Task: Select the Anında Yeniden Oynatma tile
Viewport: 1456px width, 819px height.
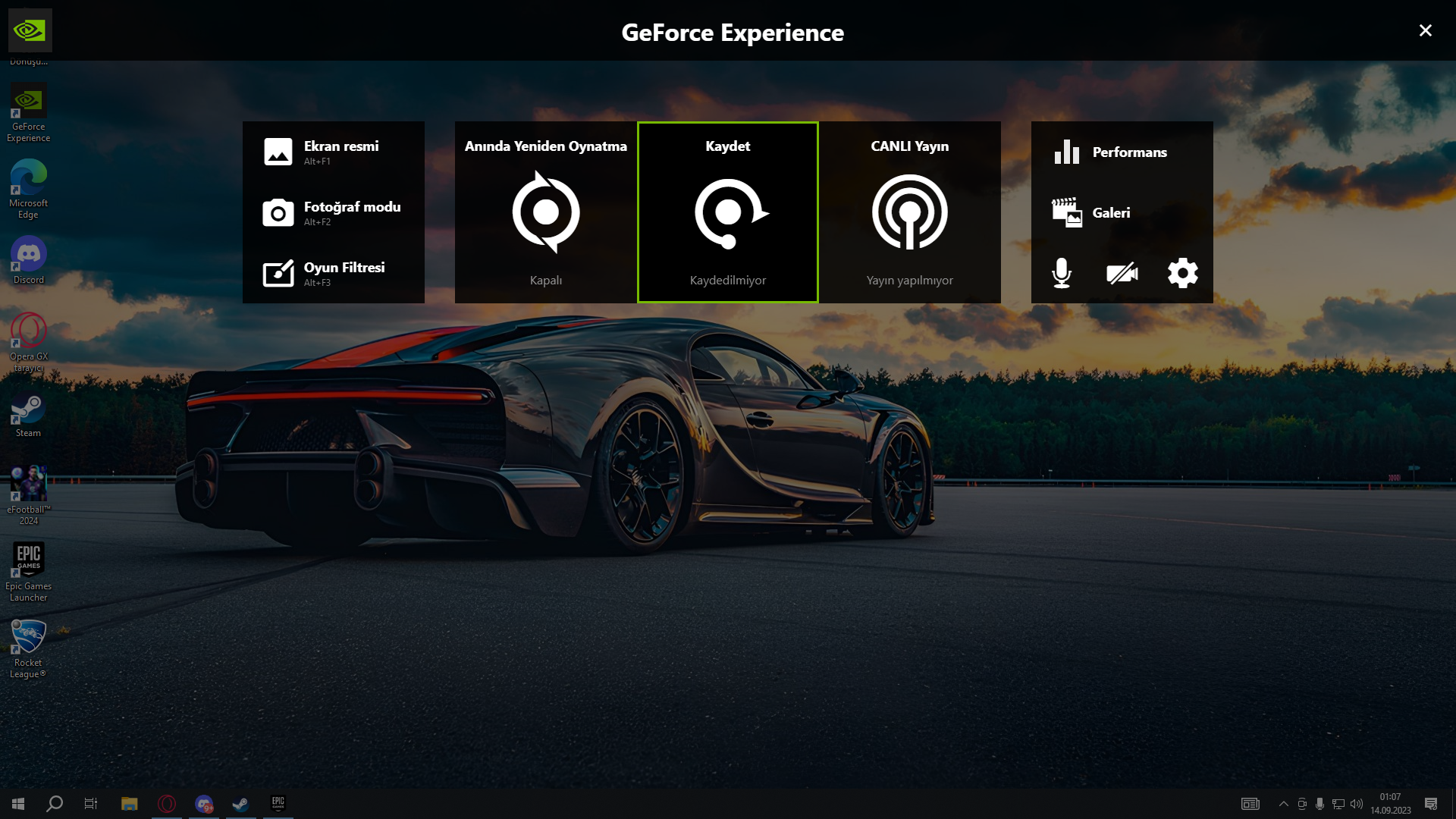Action: [x=546, y=212]
